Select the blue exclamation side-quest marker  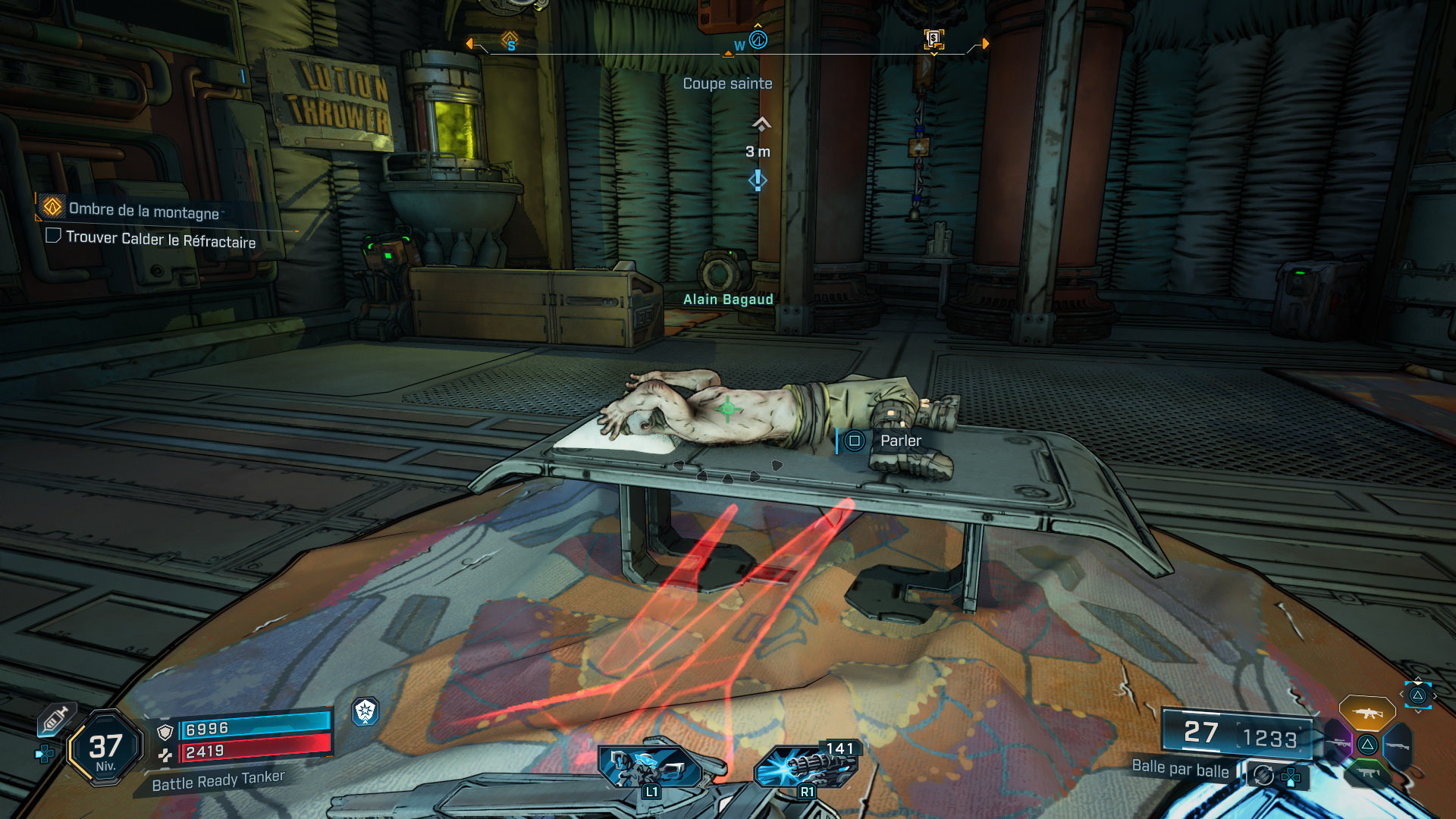pyautogui.click(x=758, y=180)
